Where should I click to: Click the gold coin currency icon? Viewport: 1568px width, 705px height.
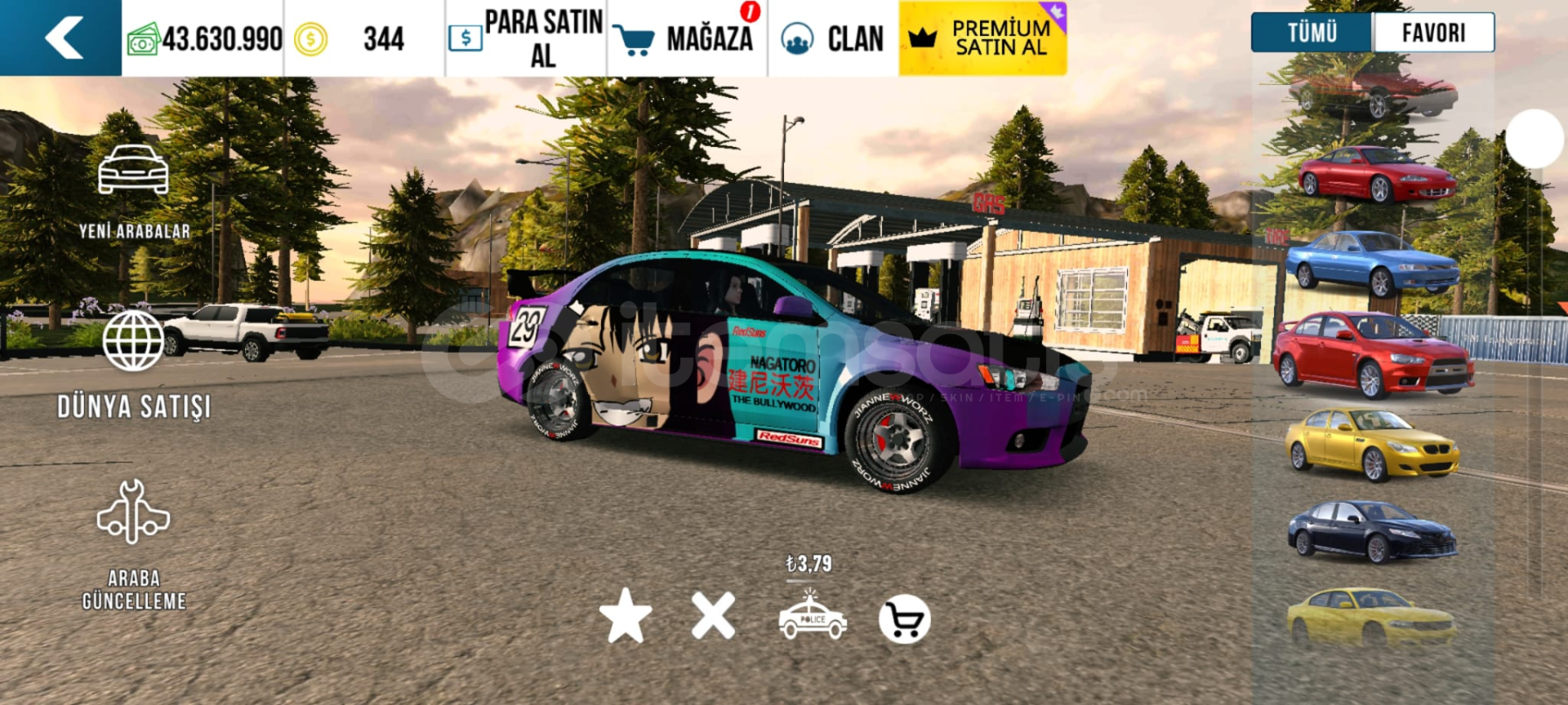310,38
